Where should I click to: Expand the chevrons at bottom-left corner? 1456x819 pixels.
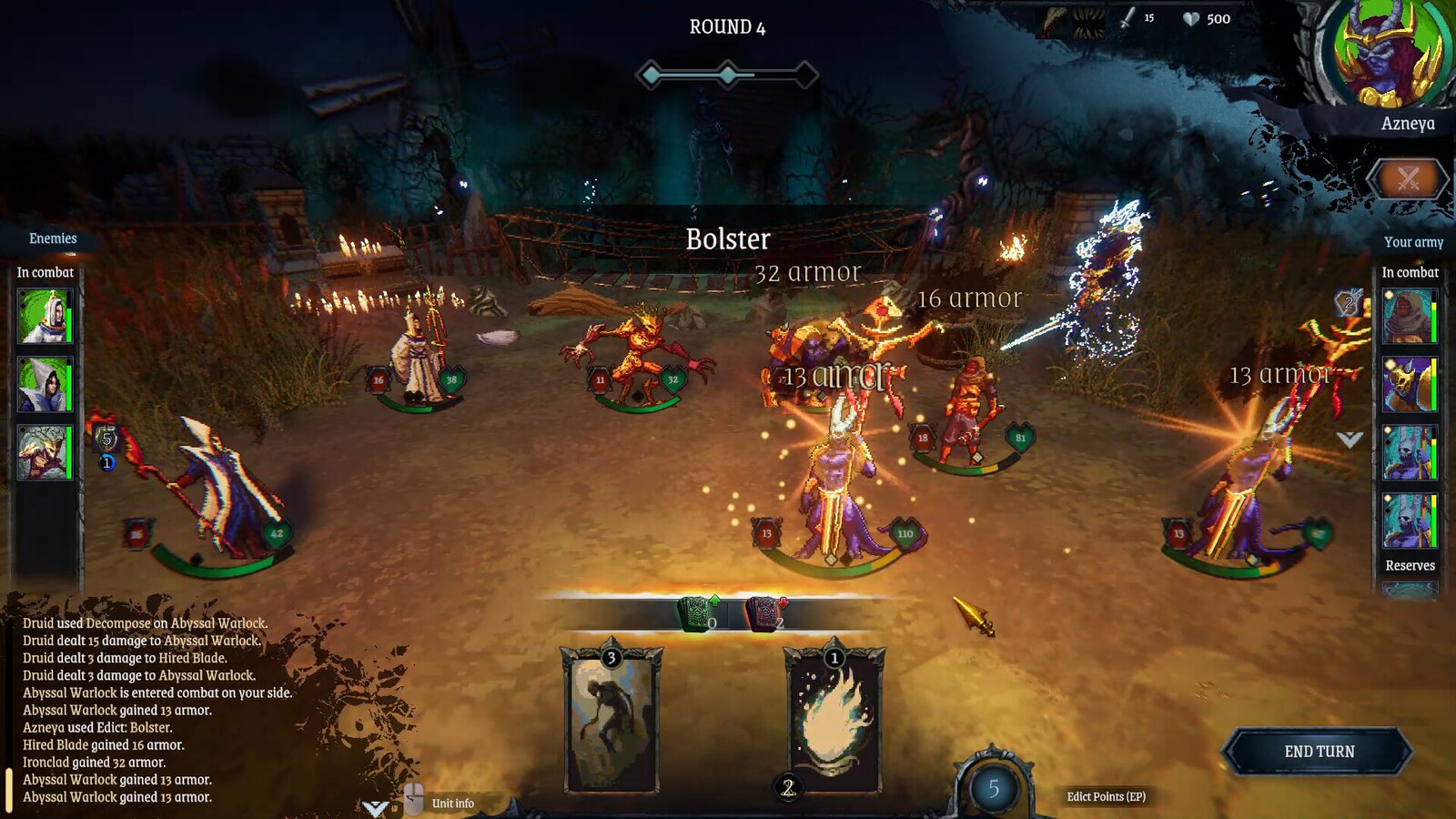pyautogui.click(x=373, y=806)
